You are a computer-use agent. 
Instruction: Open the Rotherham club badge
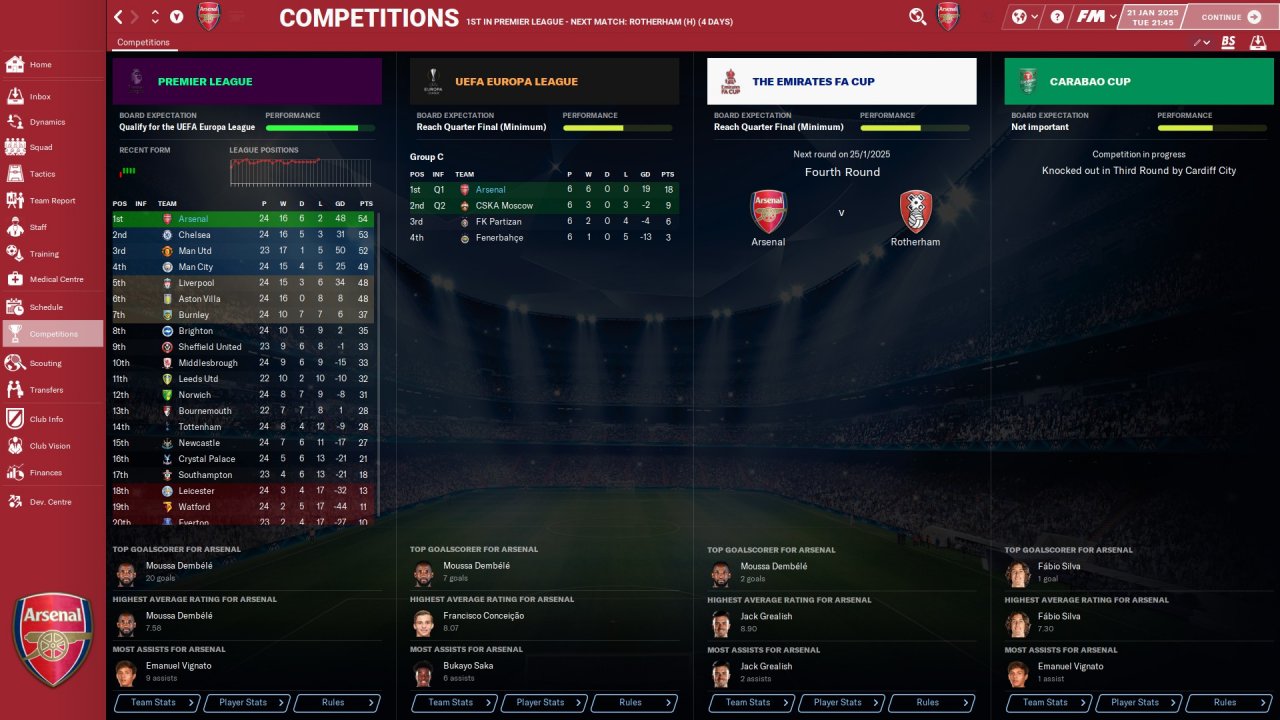coord(915,212)
